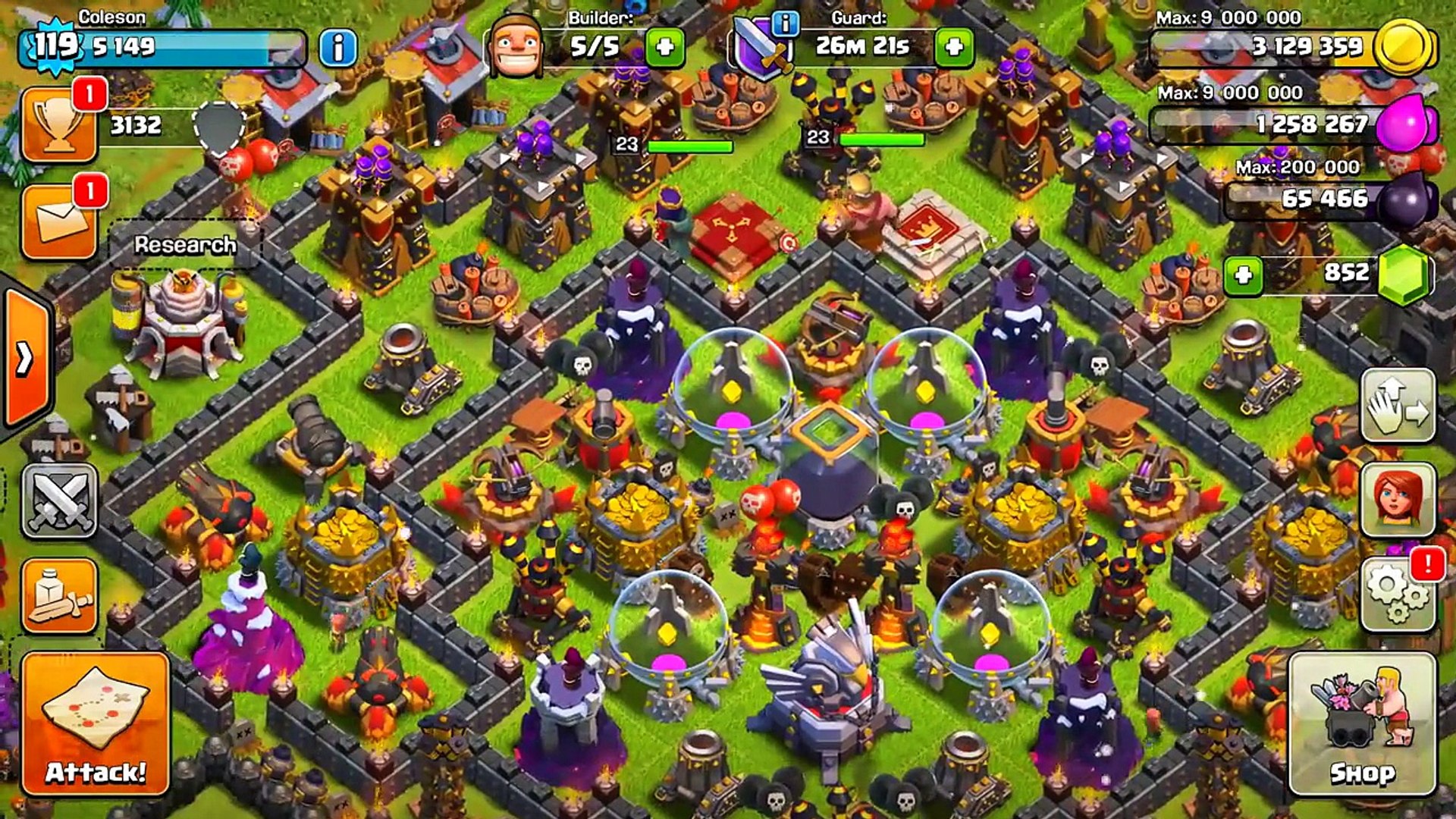The height and width of the screenshot is (819, 1456).
Task: Open the Attack! map button
Action: point(96,724)
